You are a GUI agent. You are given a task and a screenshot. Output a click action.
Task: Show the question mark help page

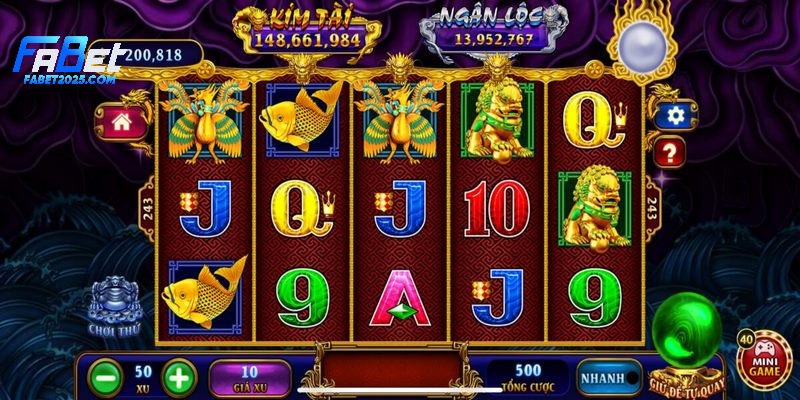[670, 152]
